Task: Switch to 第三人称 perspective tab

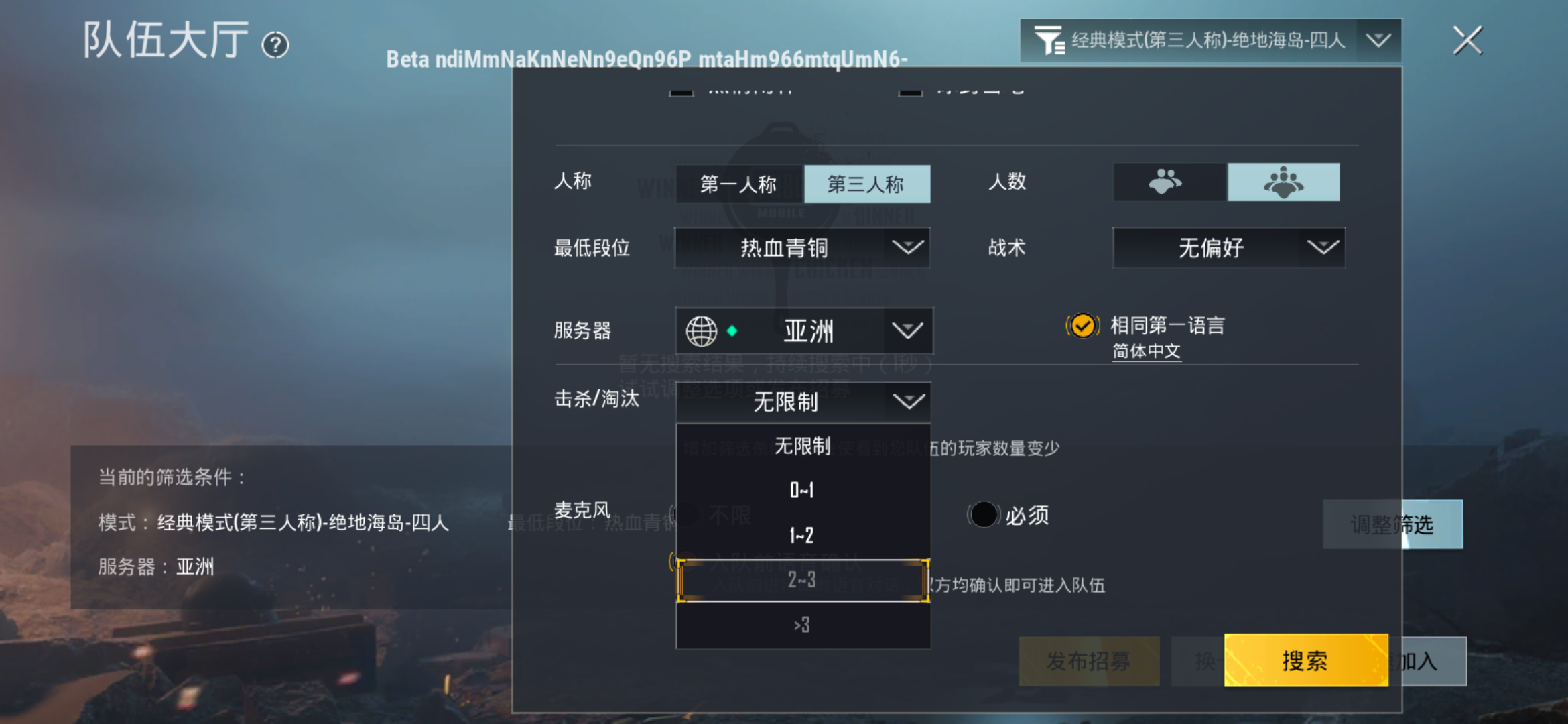Action: point(867,184)
